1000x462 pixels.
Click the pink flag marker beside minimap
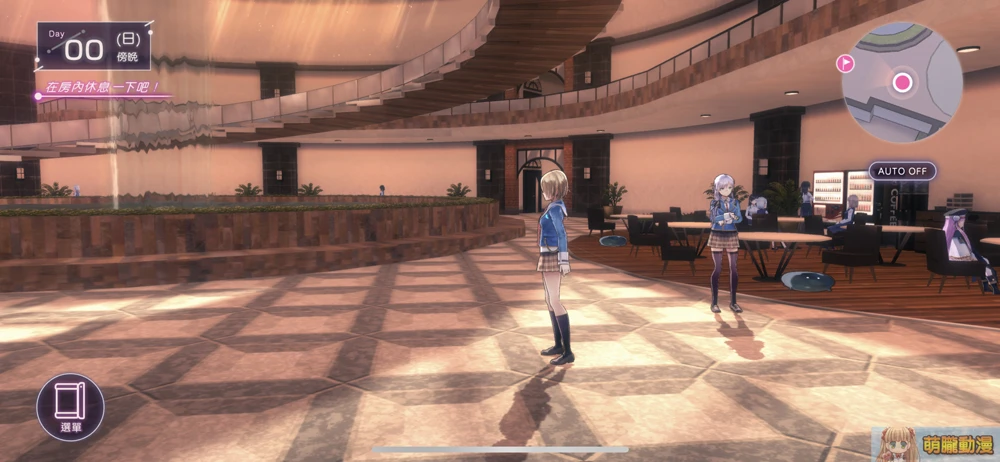coord(845,64)
